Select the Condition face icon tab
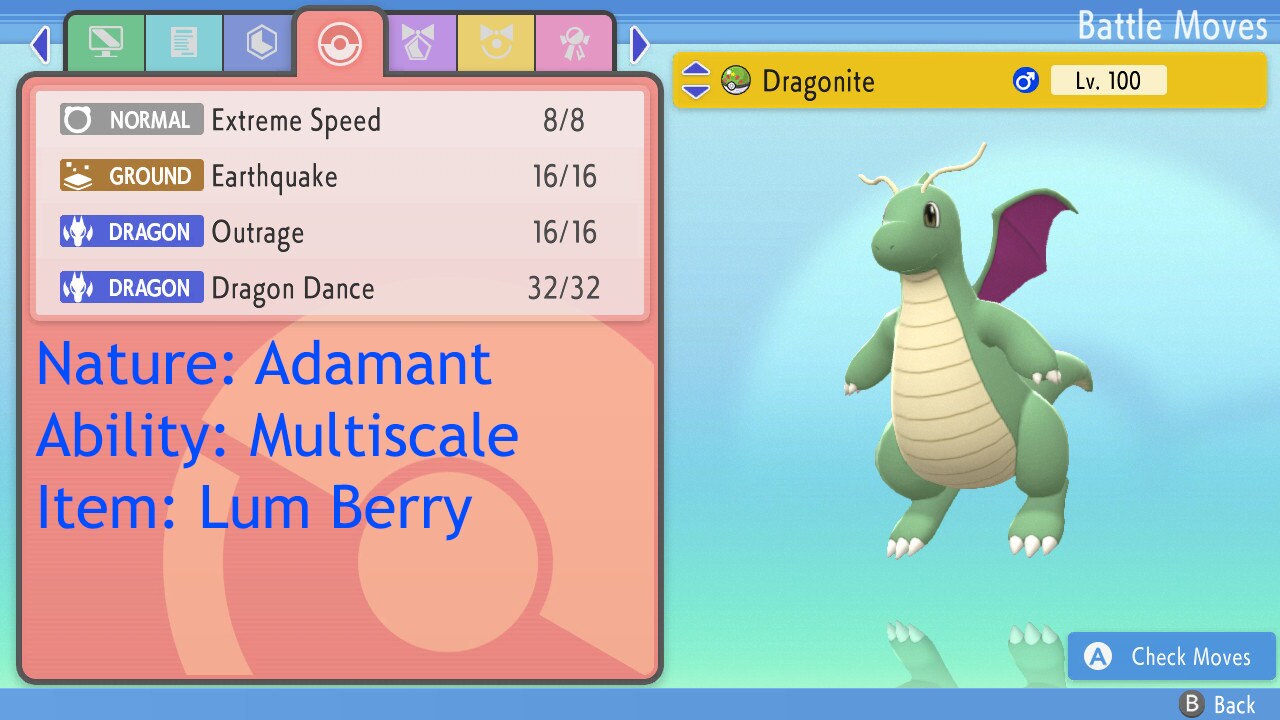The width and height of the screenshot is (1280, 720). (x=497, y=42)
